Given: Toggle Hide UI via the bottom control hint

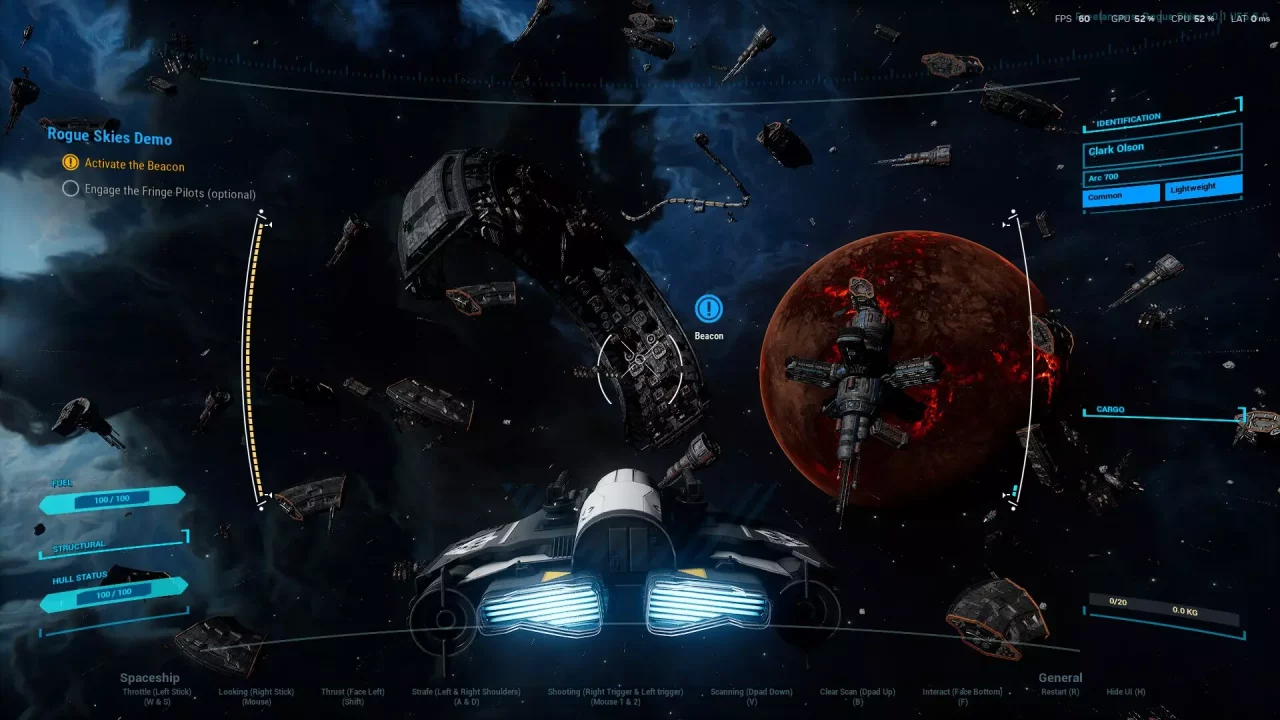Looking at the screenshot, I should tap(1124, 690).
